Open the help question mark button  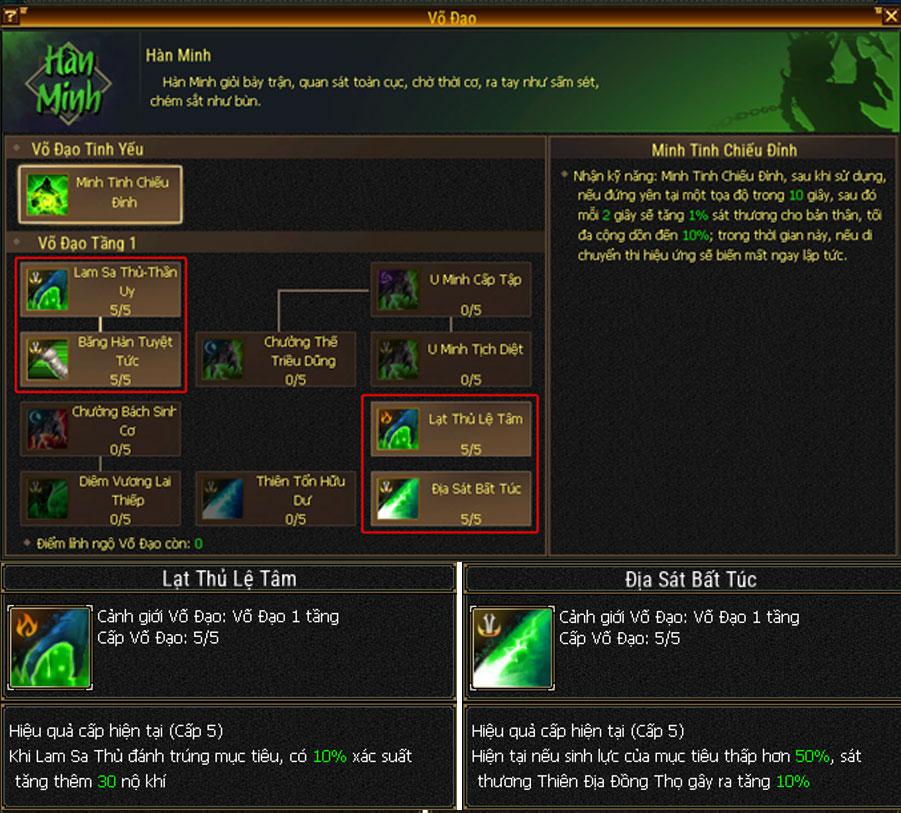pos(11,16)
